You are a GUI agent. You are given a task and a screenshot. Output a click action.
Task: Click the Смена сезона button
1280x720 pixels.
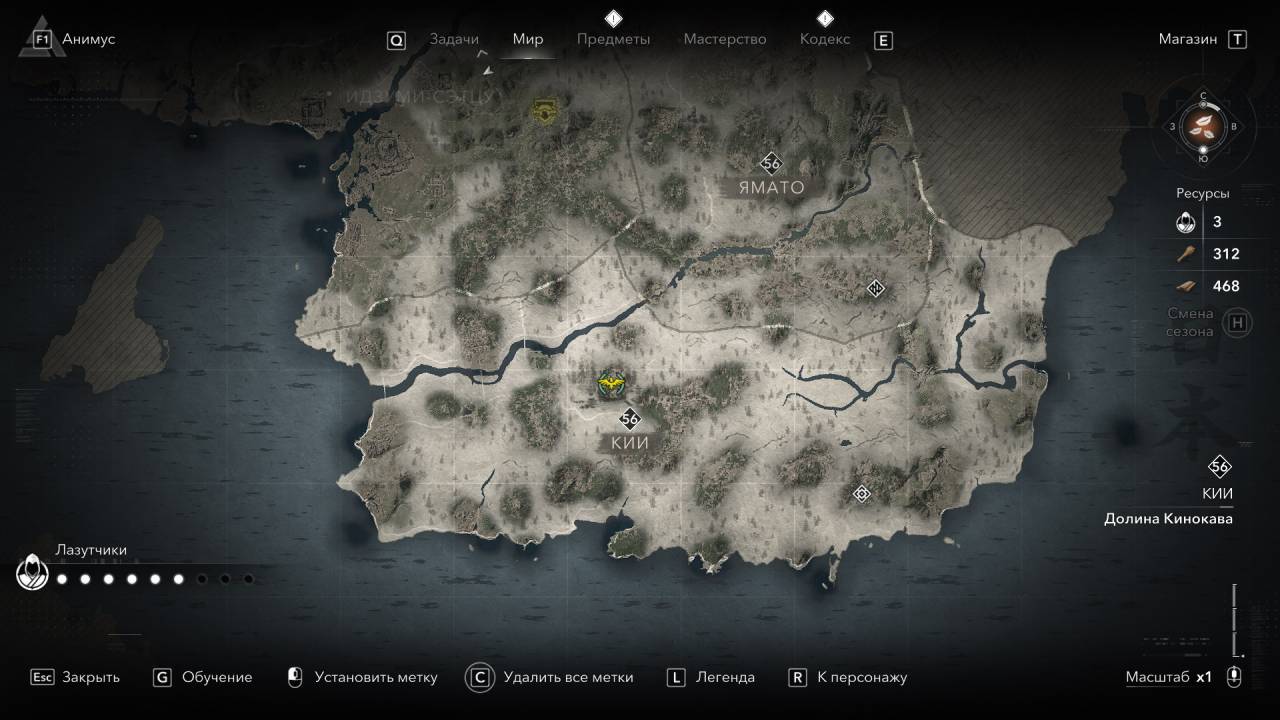[1238, 323]
